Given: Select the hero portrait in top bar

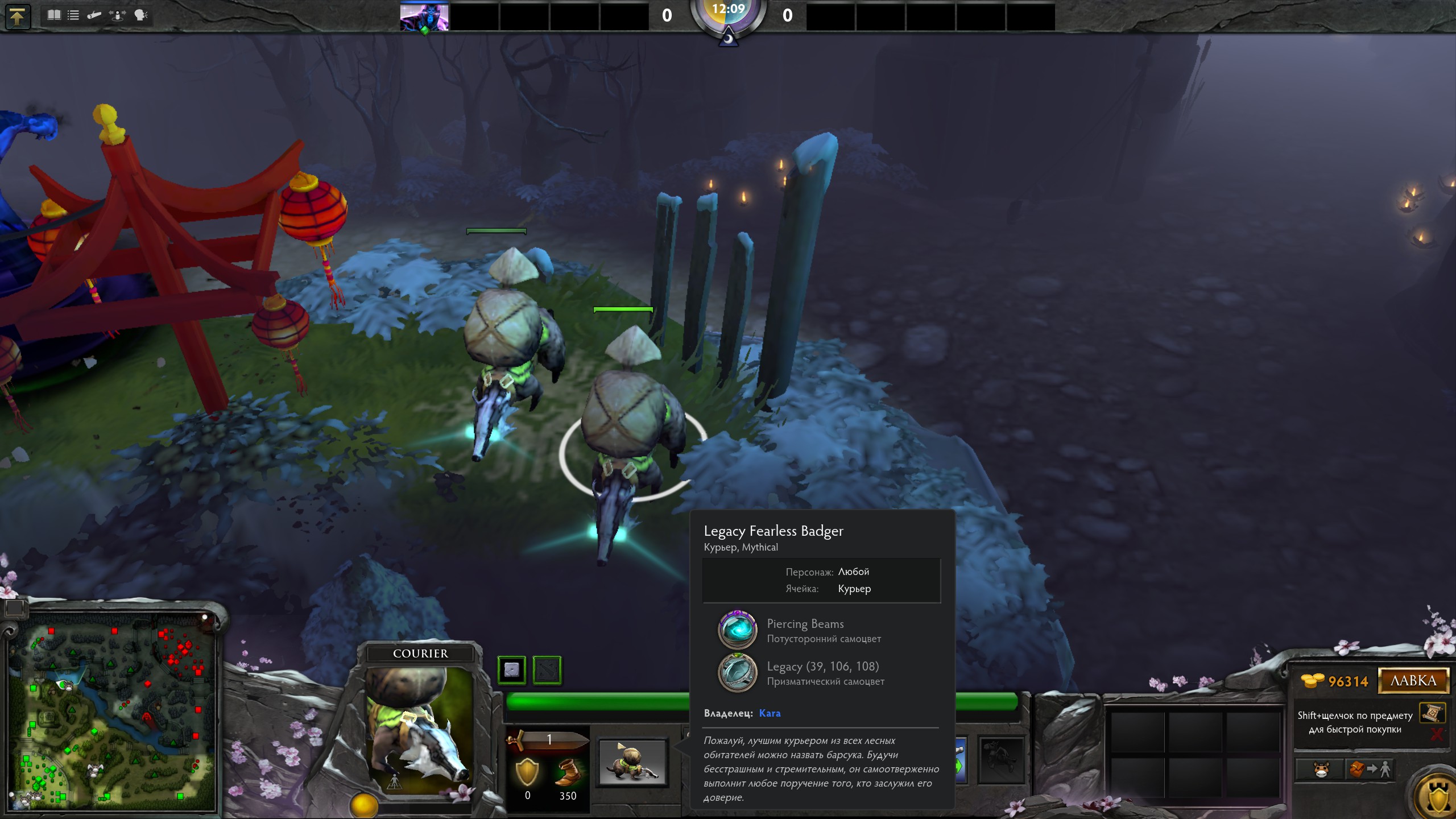Looking at the screenshot, I should point(424,16).
